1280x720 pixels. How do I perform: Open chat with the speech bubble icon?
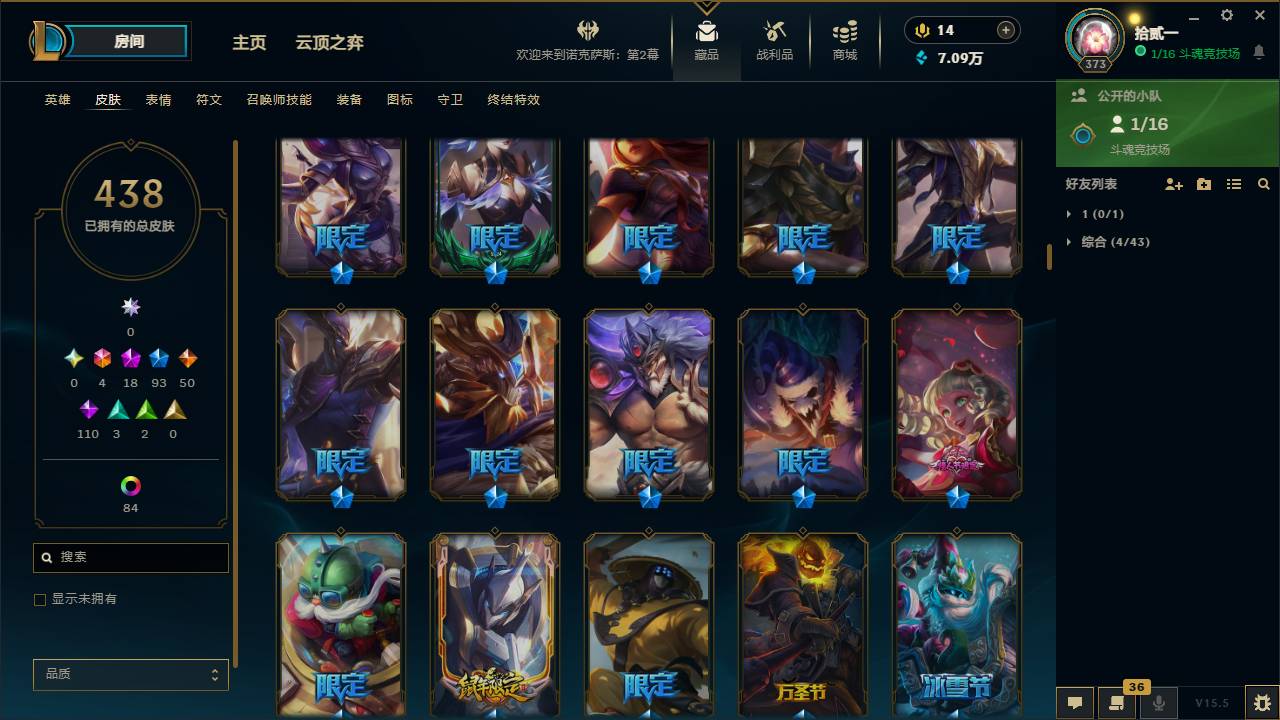[x=1075, y=703]
